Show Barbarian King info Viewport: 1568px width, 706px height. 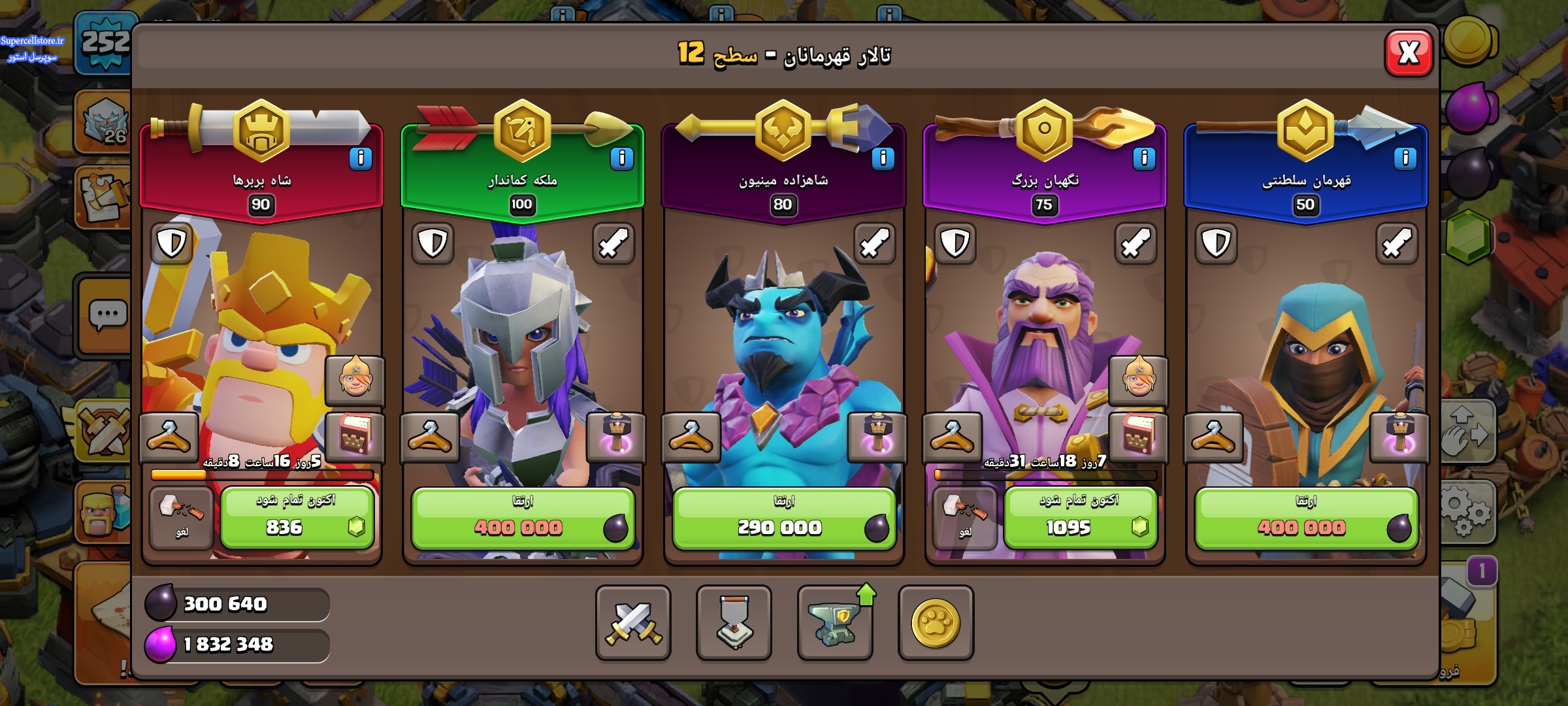(361, 158)
